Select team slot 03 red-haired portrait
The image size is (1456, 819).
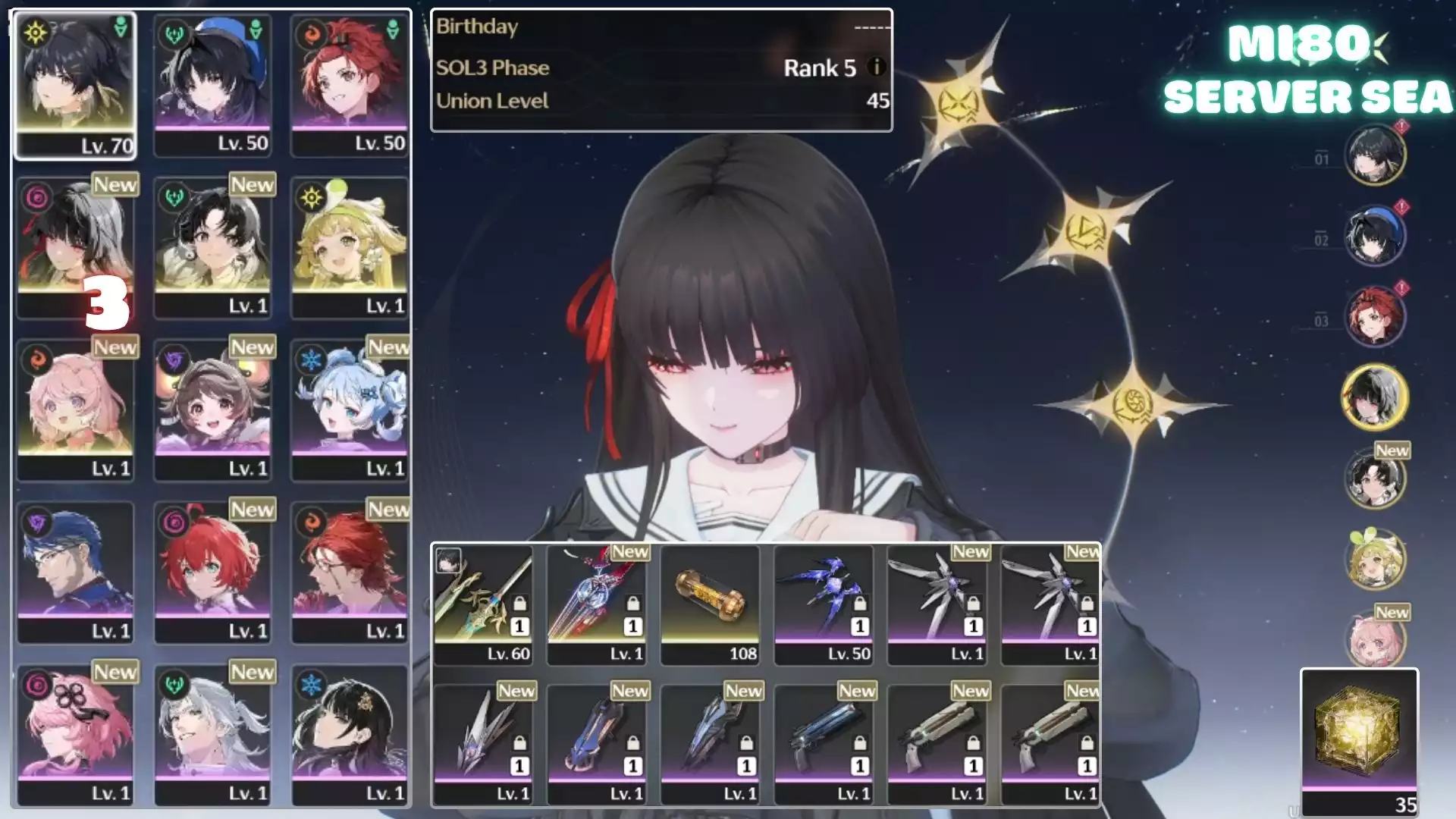point(1374,315)
